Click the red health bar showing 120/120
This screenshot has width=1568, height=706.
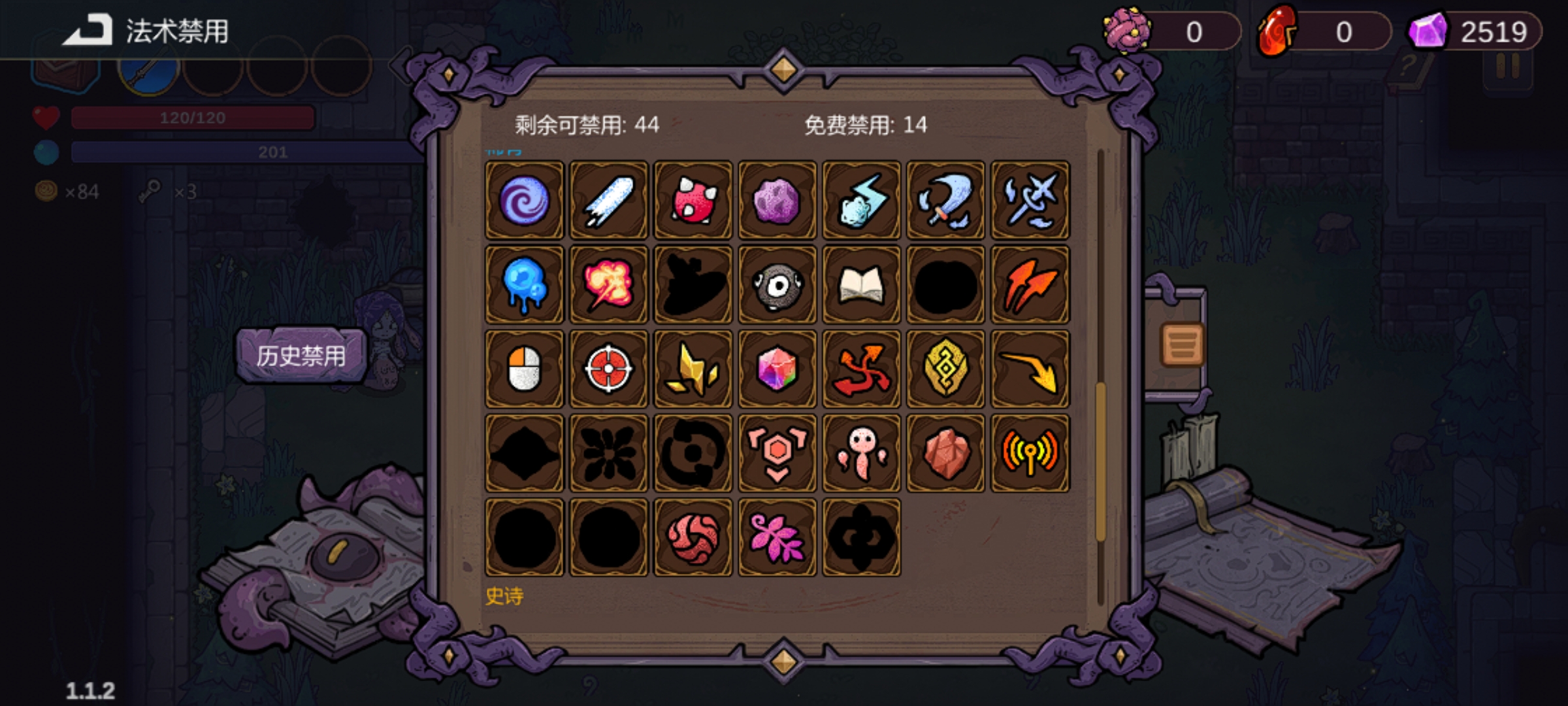(x=193, y=118)
